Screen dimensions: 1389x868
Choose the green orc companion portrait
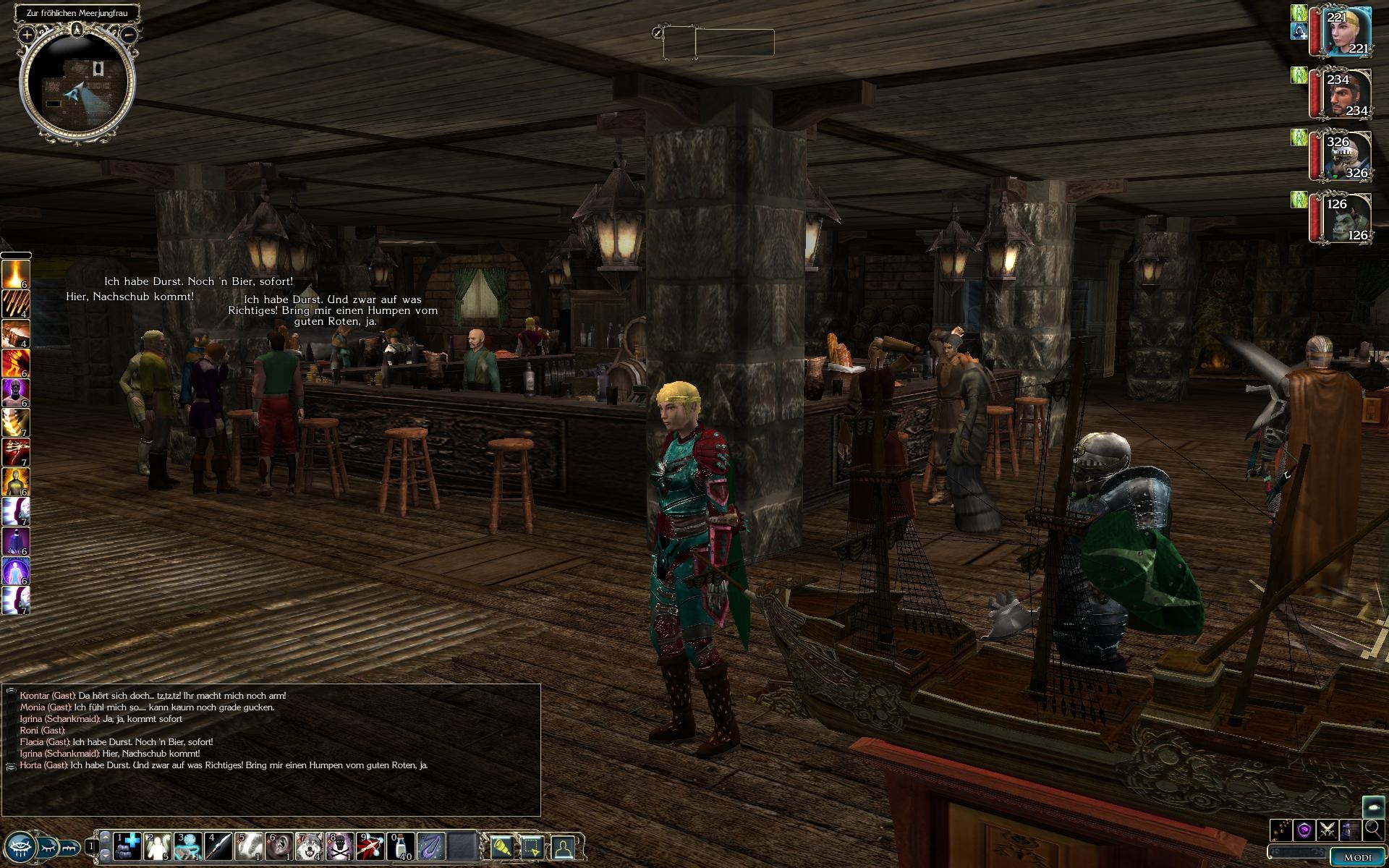pyautogui.click(x=1347, y=218)
